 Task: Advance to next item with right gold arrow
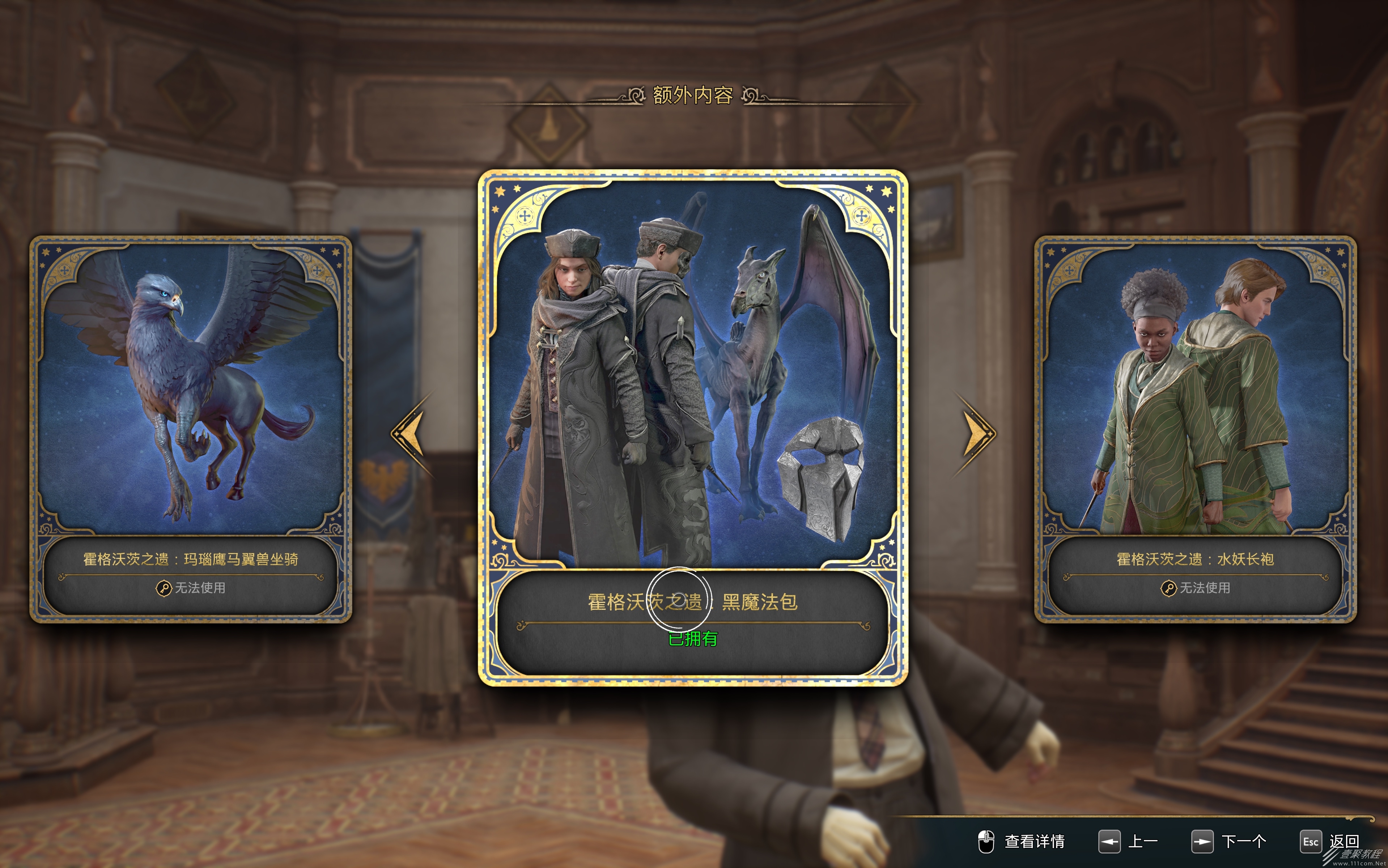(x=977, y=434)
